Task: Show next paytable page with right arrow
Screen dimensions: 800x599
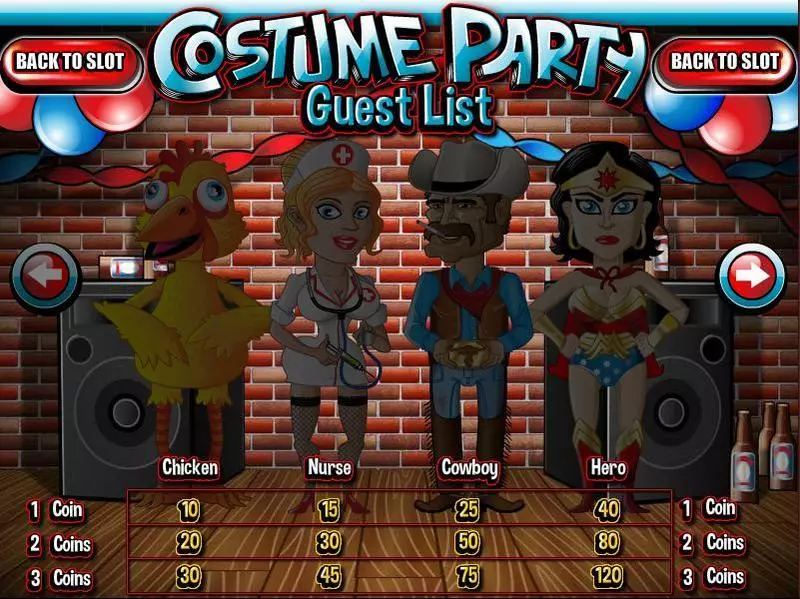Action: (x=752, y=273)
